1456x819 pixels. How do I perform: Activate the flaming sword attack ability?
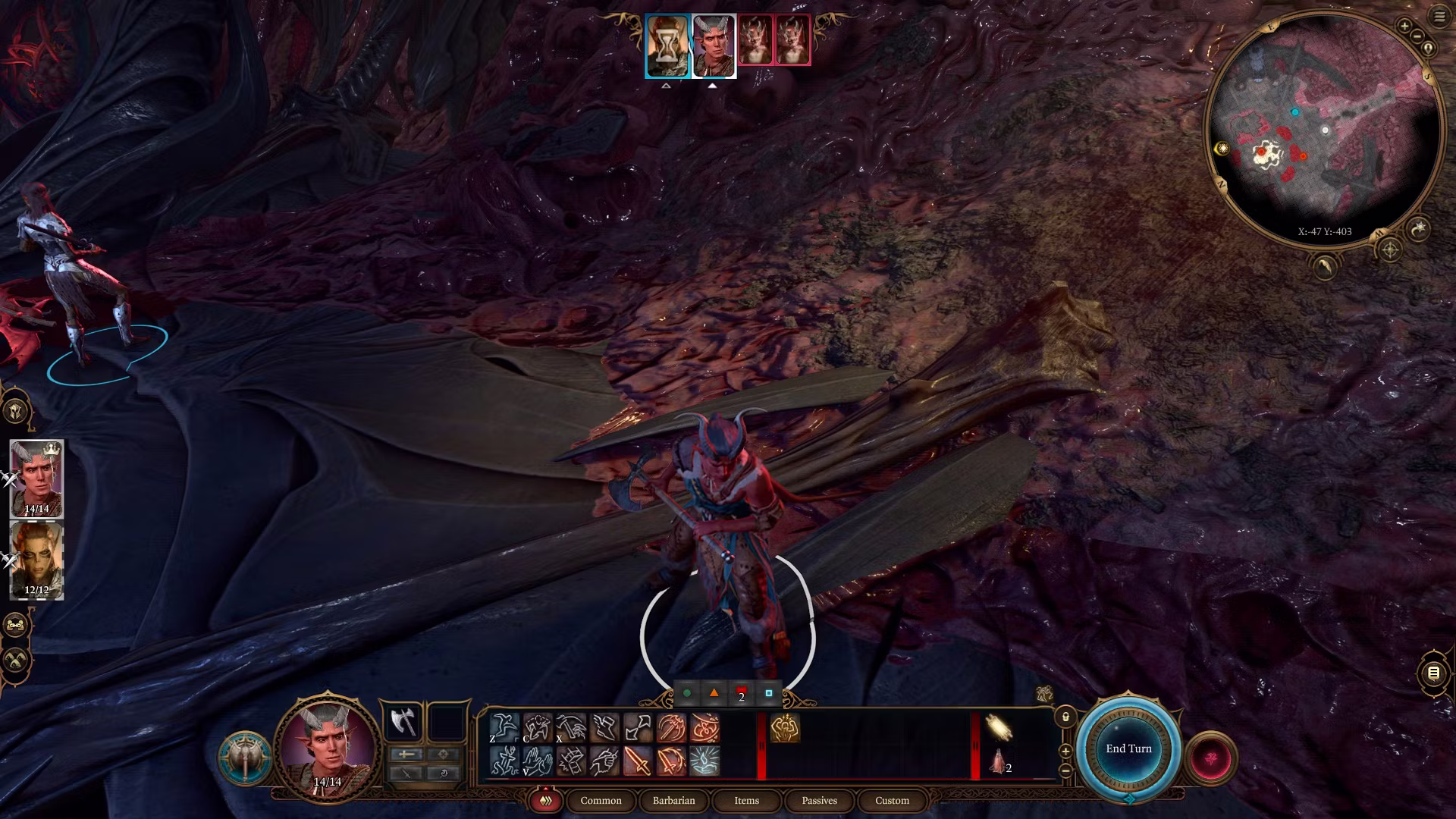pyautogui.click(x=638, y=761)
